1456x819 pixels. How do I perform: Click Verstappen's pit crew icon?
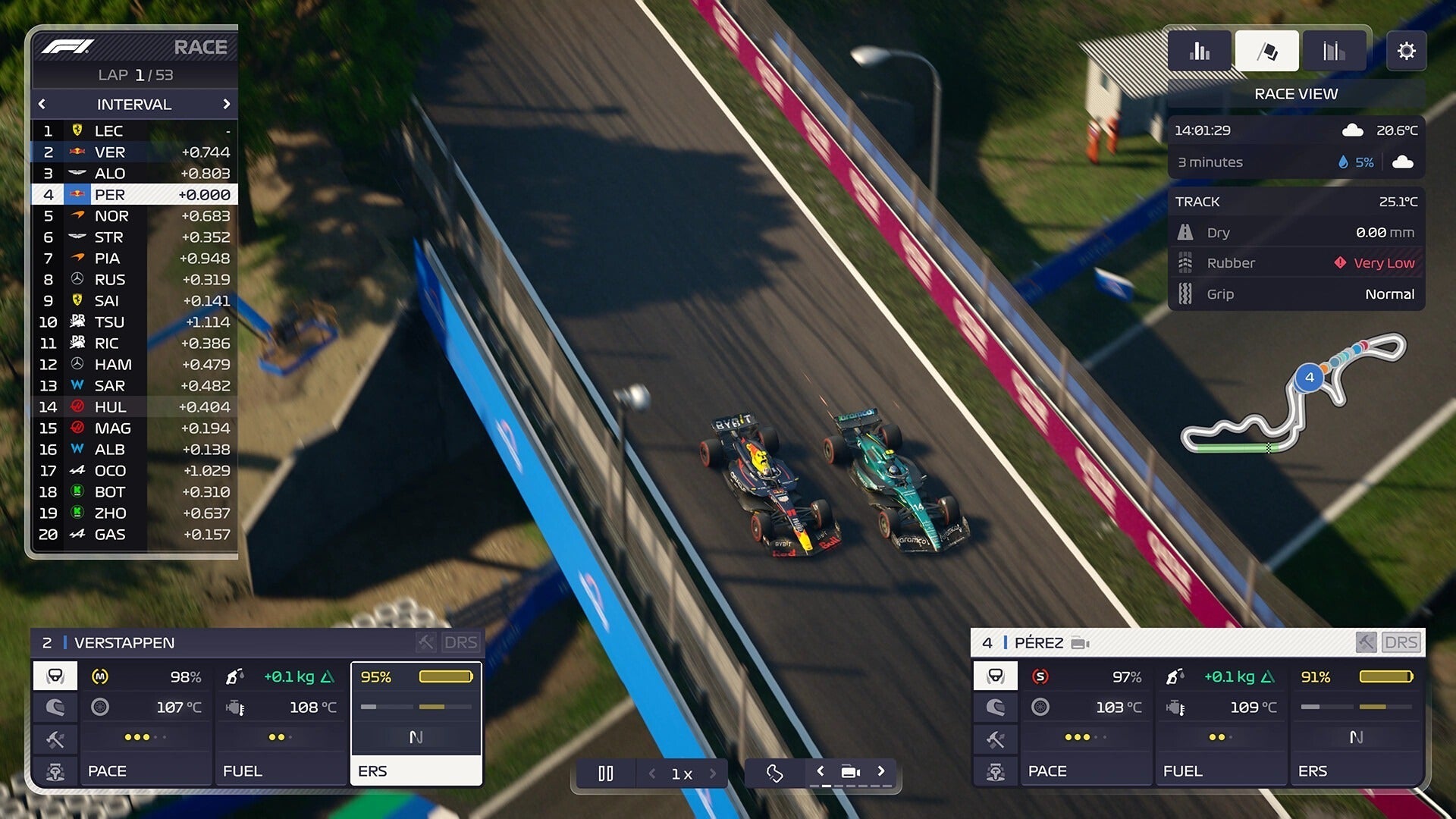(x=55, y=771)
